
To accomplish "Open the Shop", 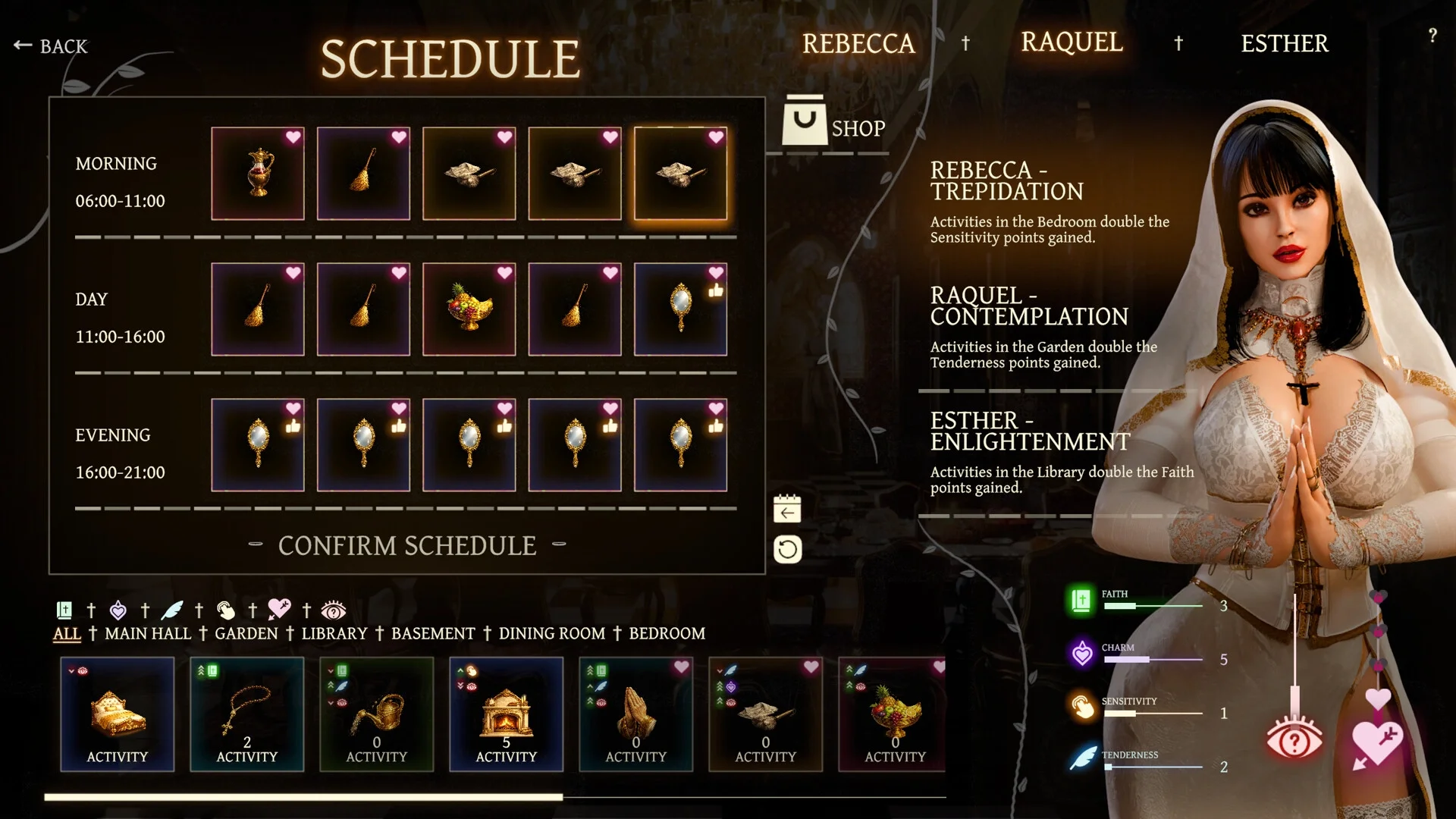I will (834, 123).
